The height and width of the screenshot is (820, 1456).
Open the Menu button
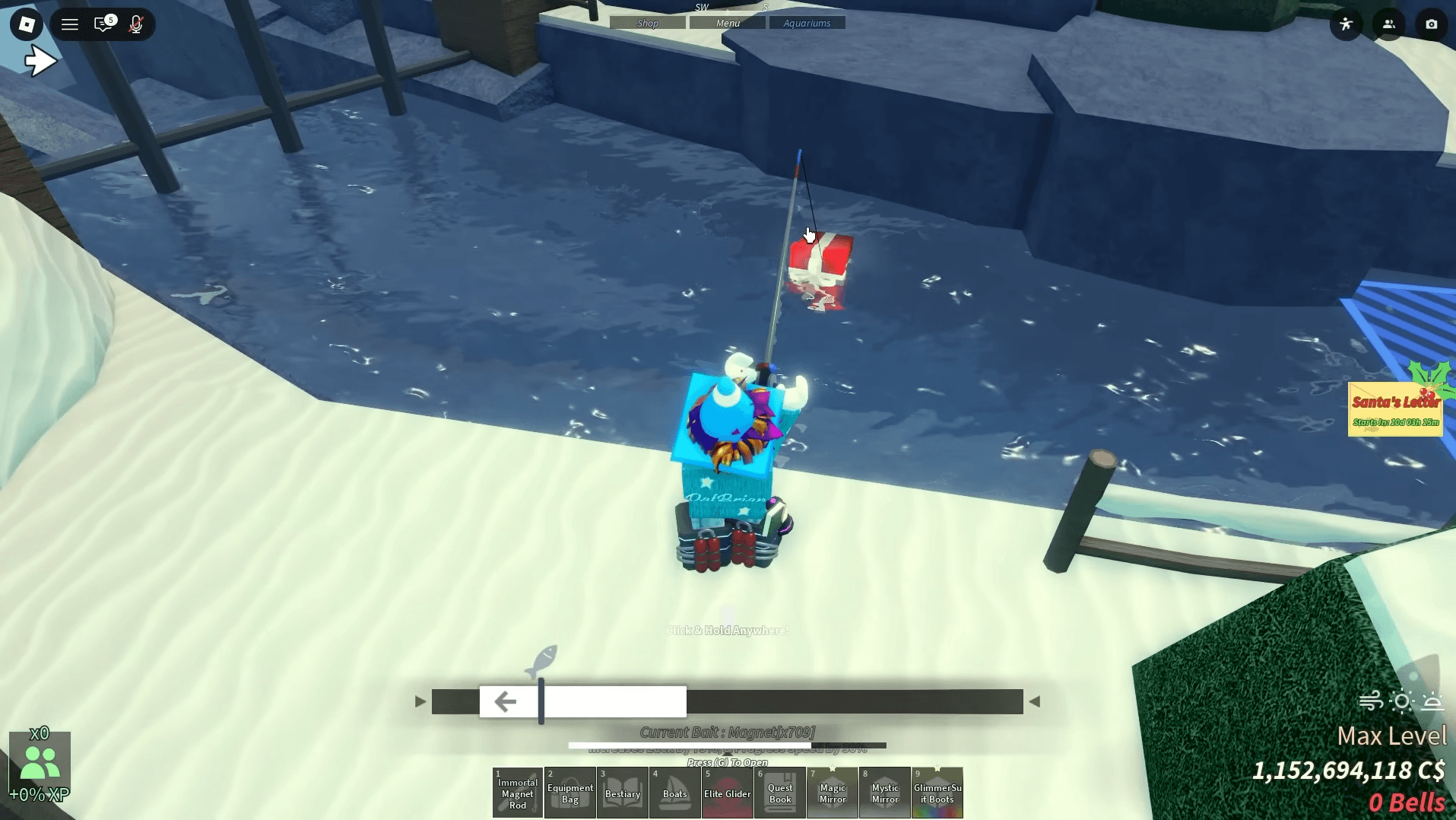(728, 23)
